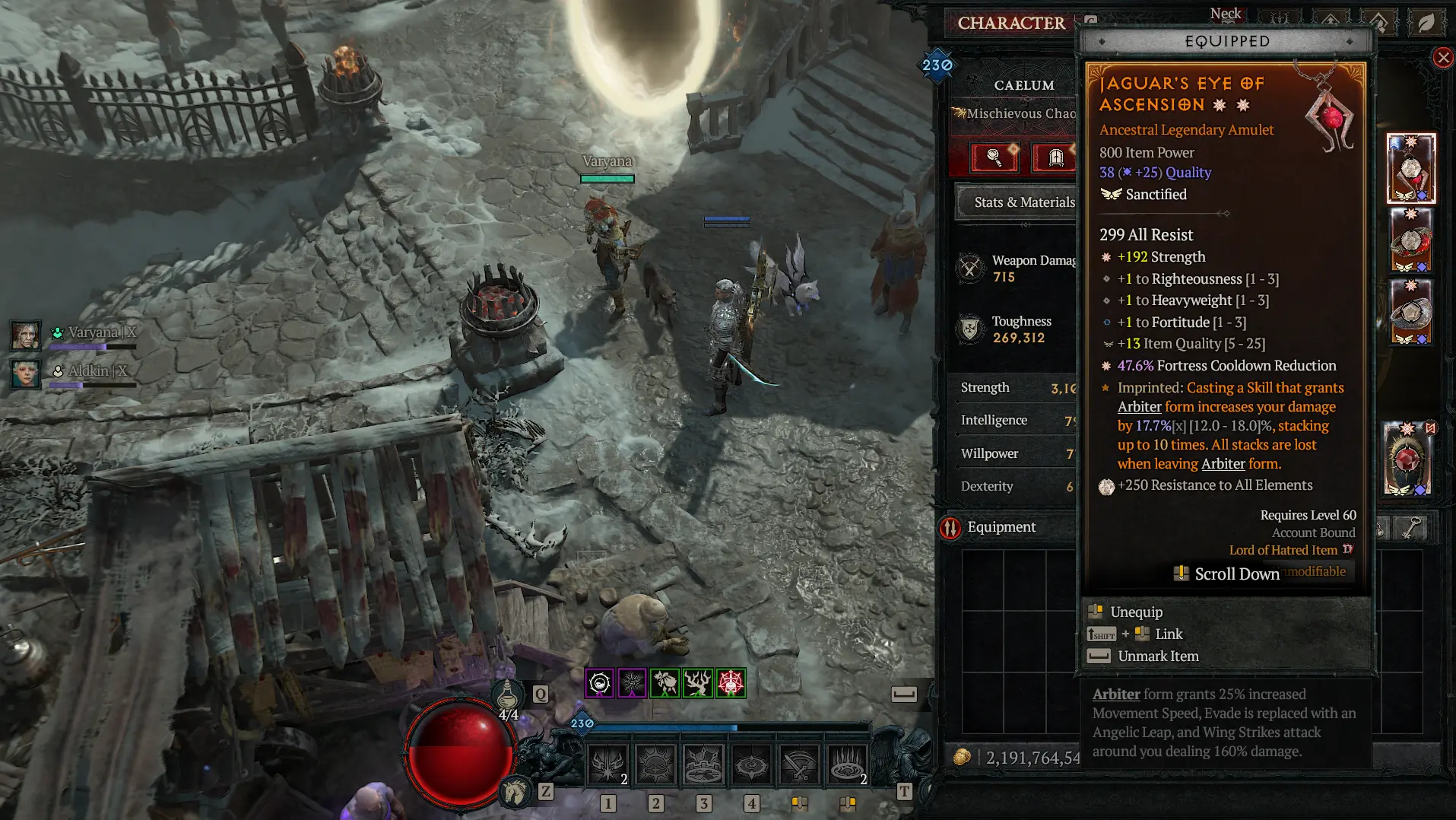
Task: Click the leaf season icon in top-right toolbar
Action: pyautogui.click(x=1428, y=24)
